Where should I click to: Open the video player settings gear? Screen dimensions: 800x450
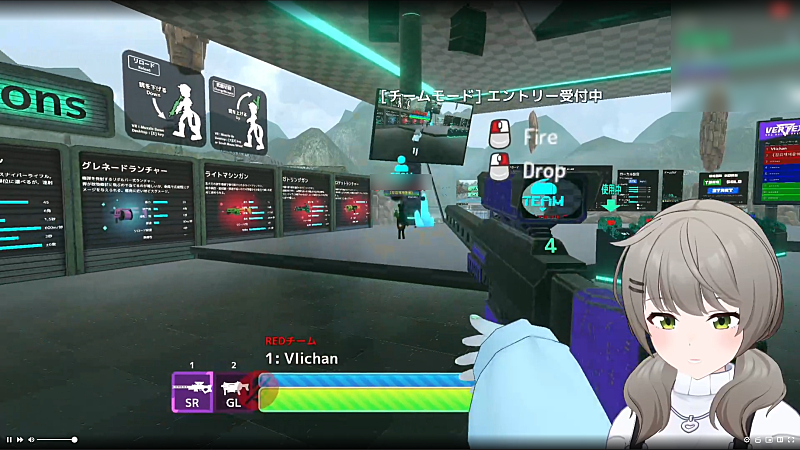point(747,440)
